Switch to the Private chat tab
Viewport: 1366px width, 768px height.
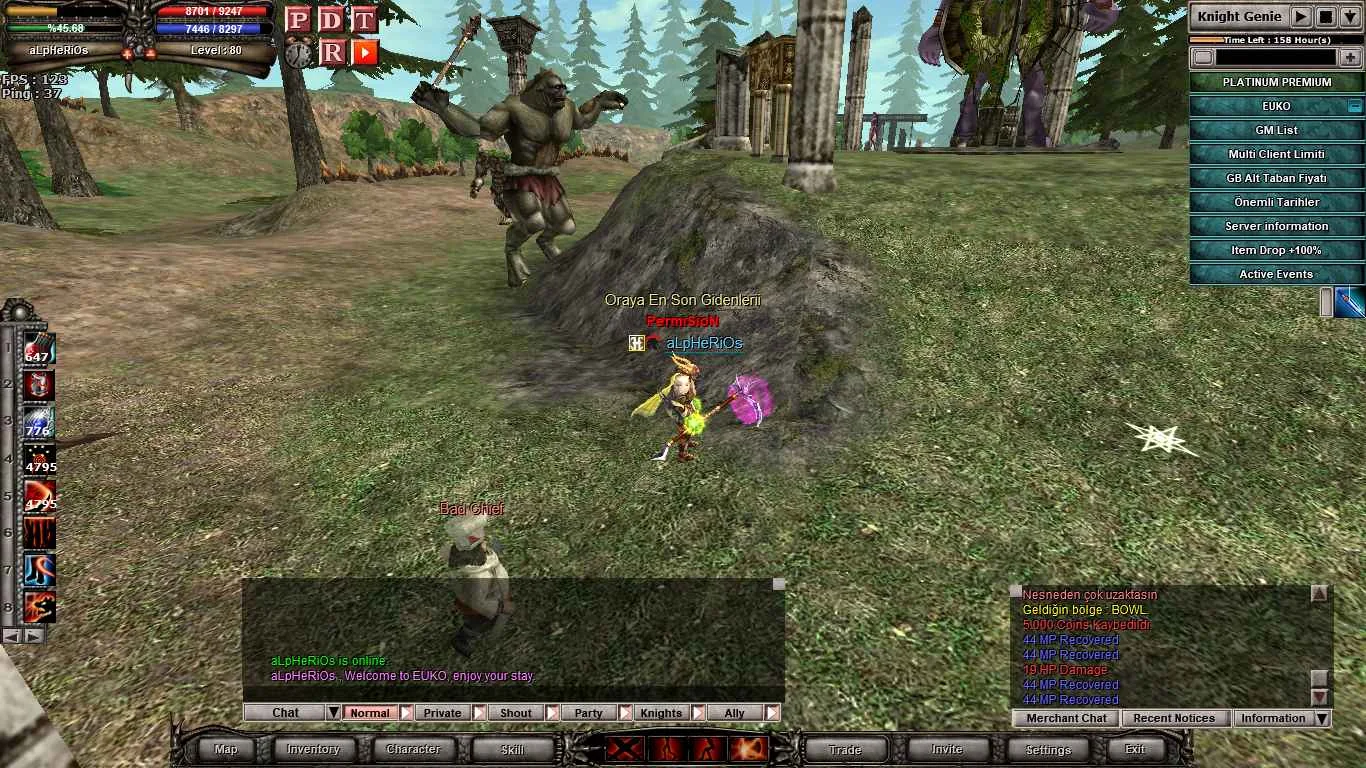[442, 713]
